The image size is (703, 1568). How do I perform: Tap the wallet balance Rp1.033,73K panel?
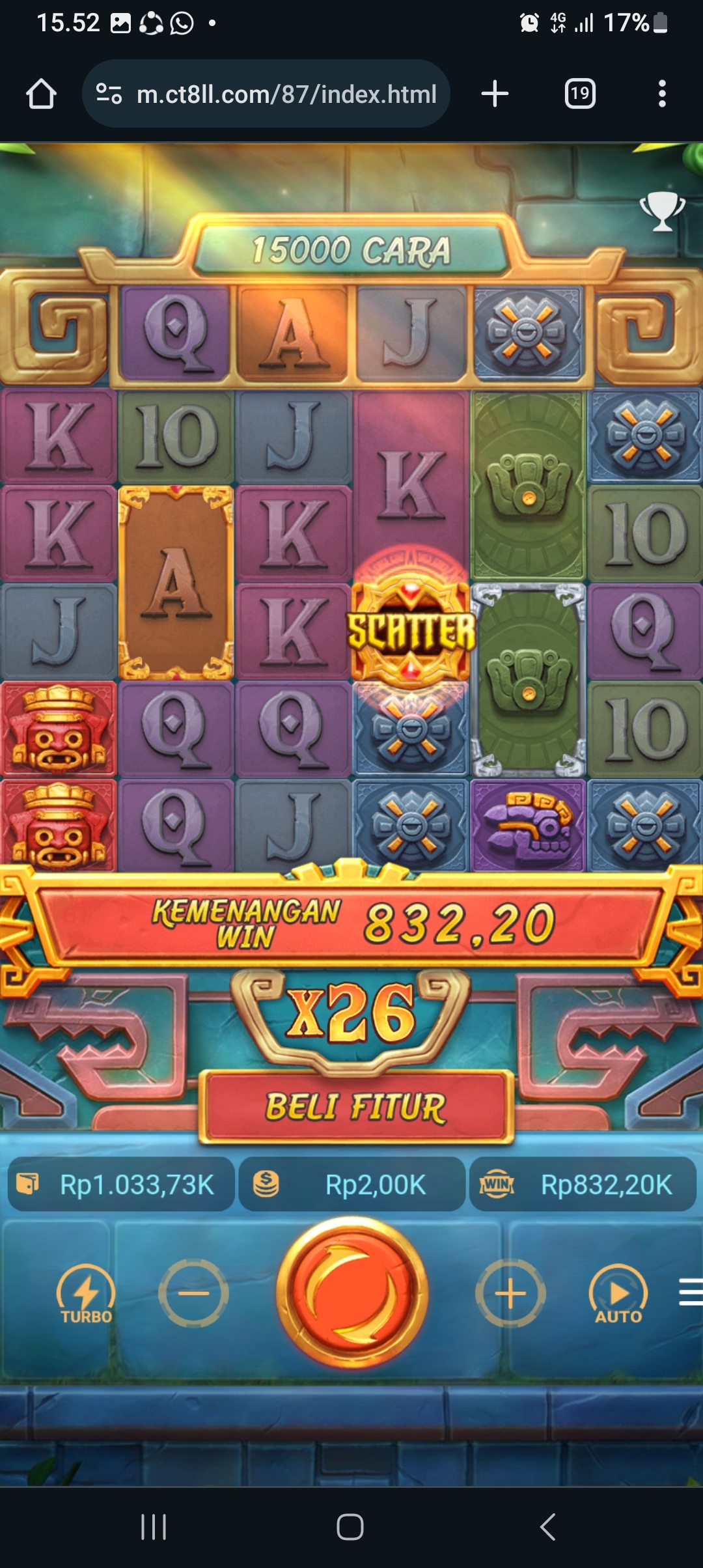121,1184
